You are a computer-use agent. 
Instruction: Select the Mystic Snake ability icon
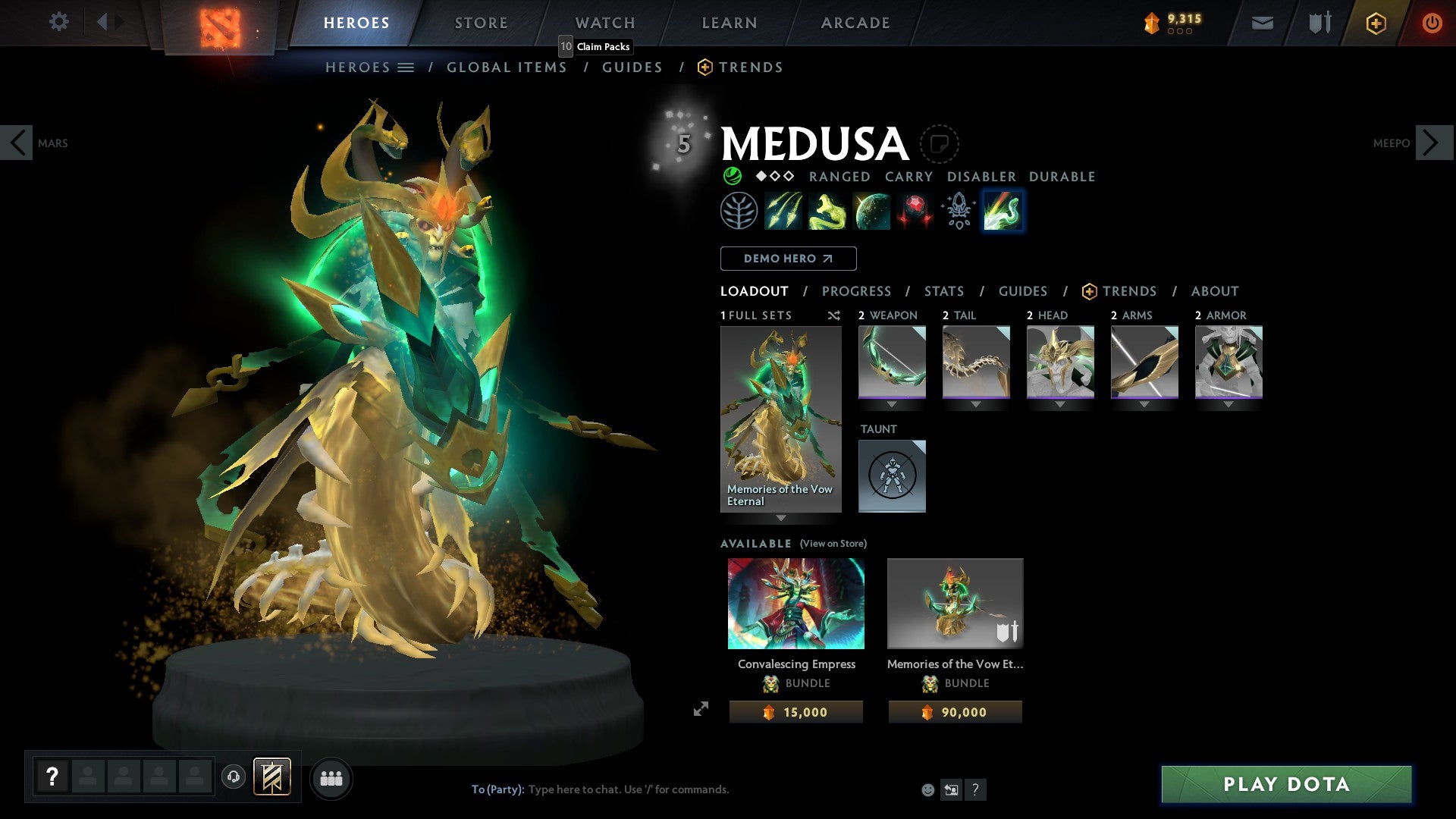(x=827, y=211)
